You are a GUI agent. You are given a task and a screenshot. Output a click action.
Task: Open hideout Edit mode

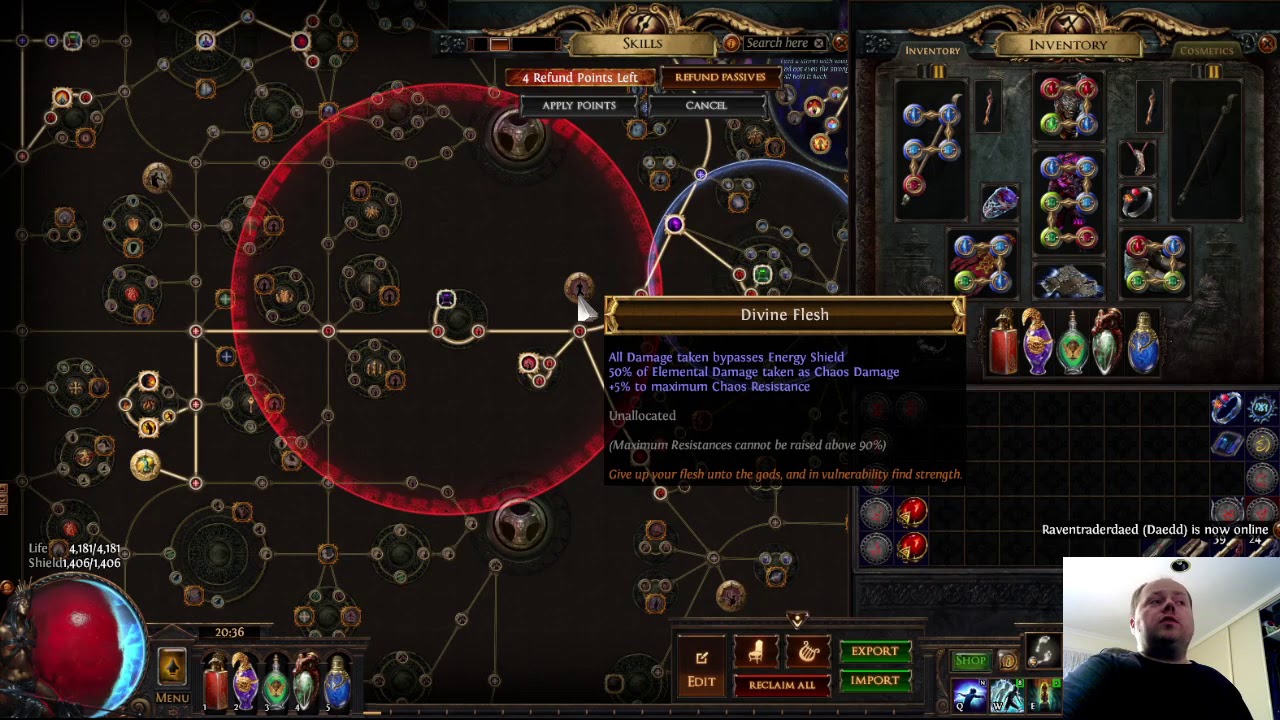pyautogui.click(x=701, y=668)
